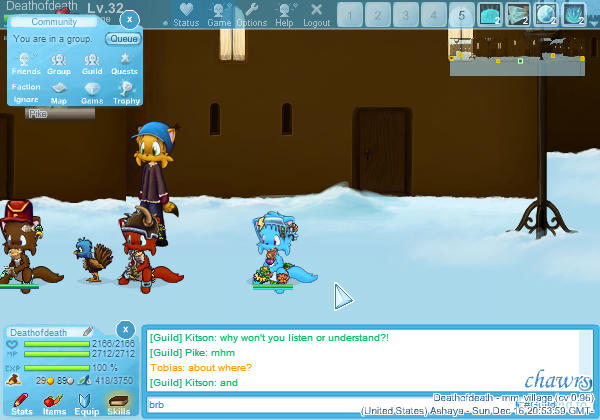Viewport: 600px width, 420px height.
Task: Open the Equip shield tab
Action: [x=86, y=404]
